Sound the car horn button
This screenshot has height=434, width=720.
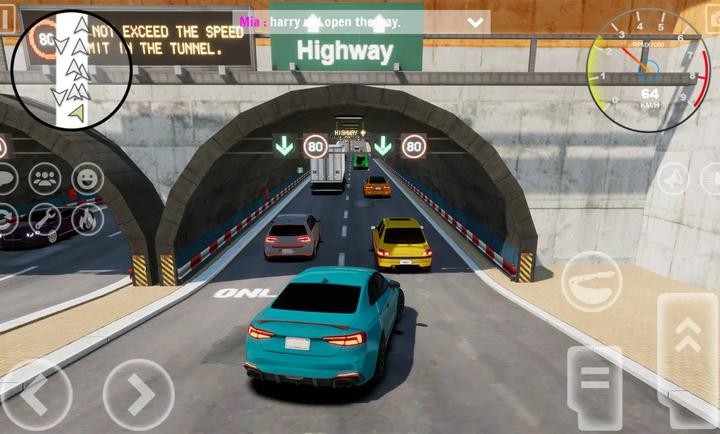(x=592, y=281)
